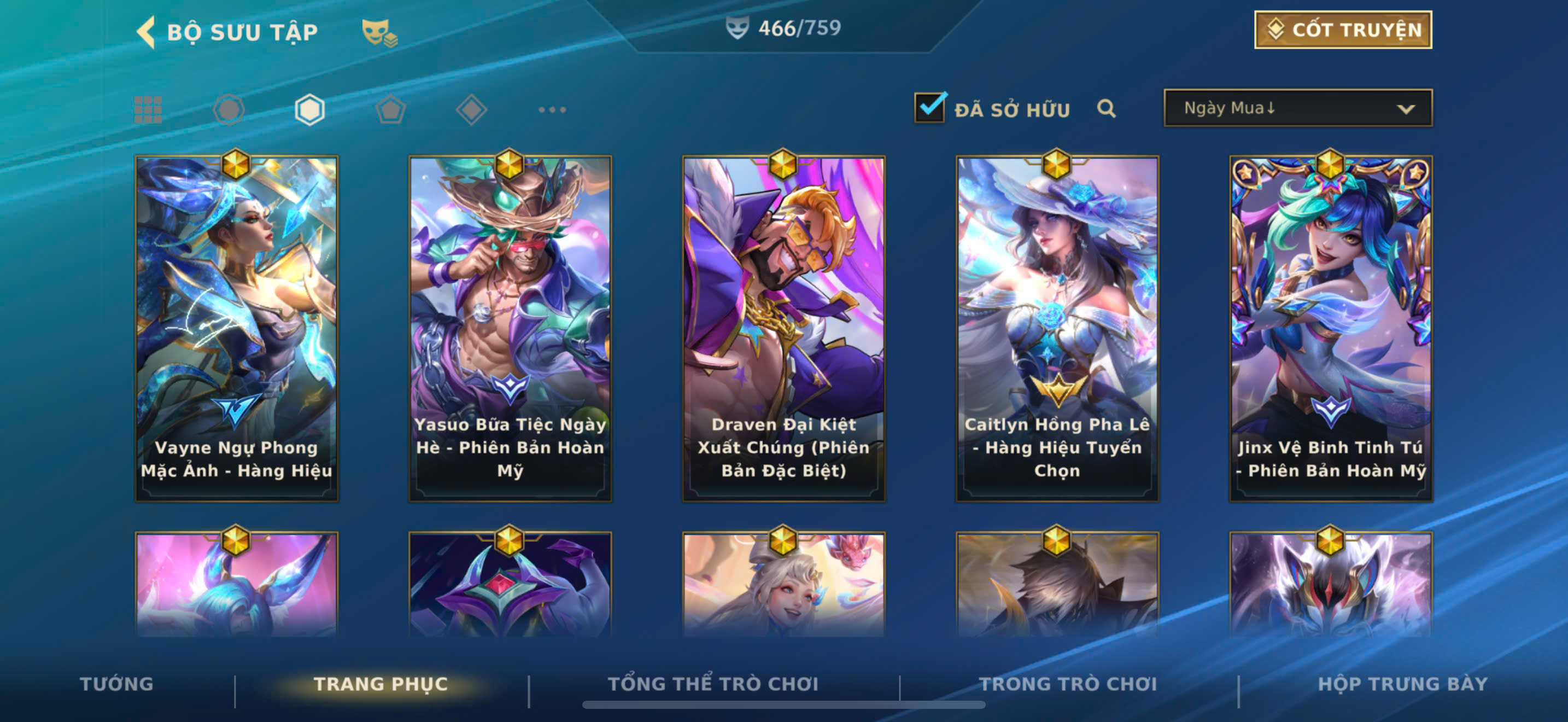
Task: Choose Caitlyn Hồng Pha Lê skin card
Action: click(1057, 329)
